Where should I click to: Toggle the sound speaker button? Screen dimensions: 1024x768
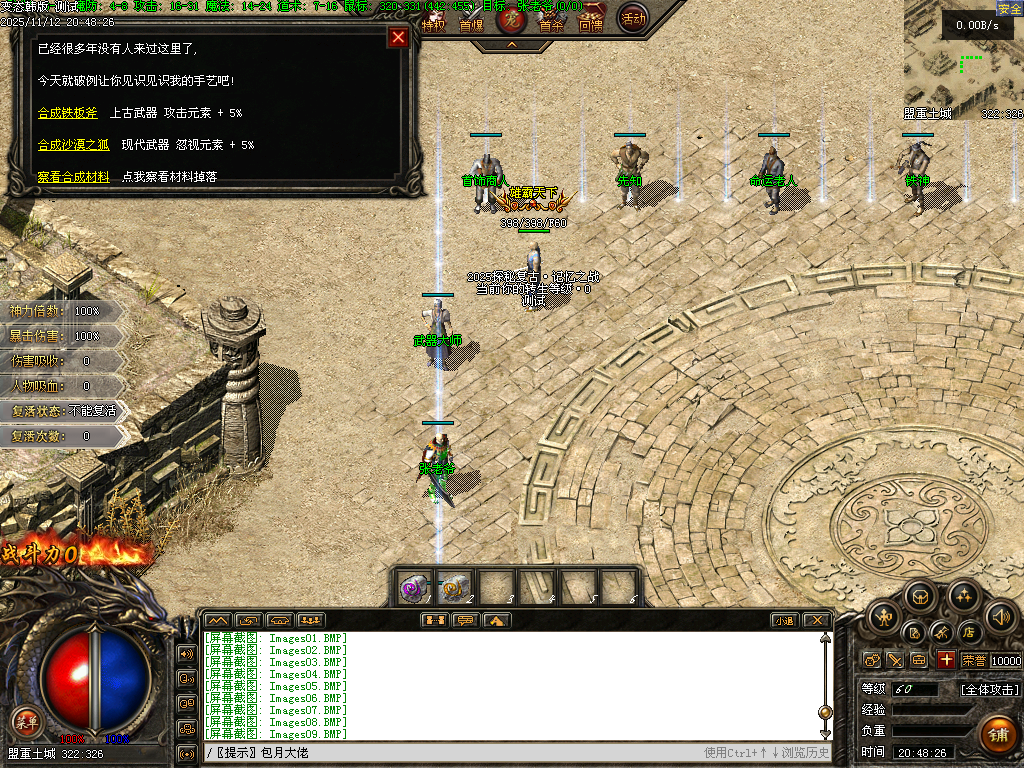tap(1000, 618)
